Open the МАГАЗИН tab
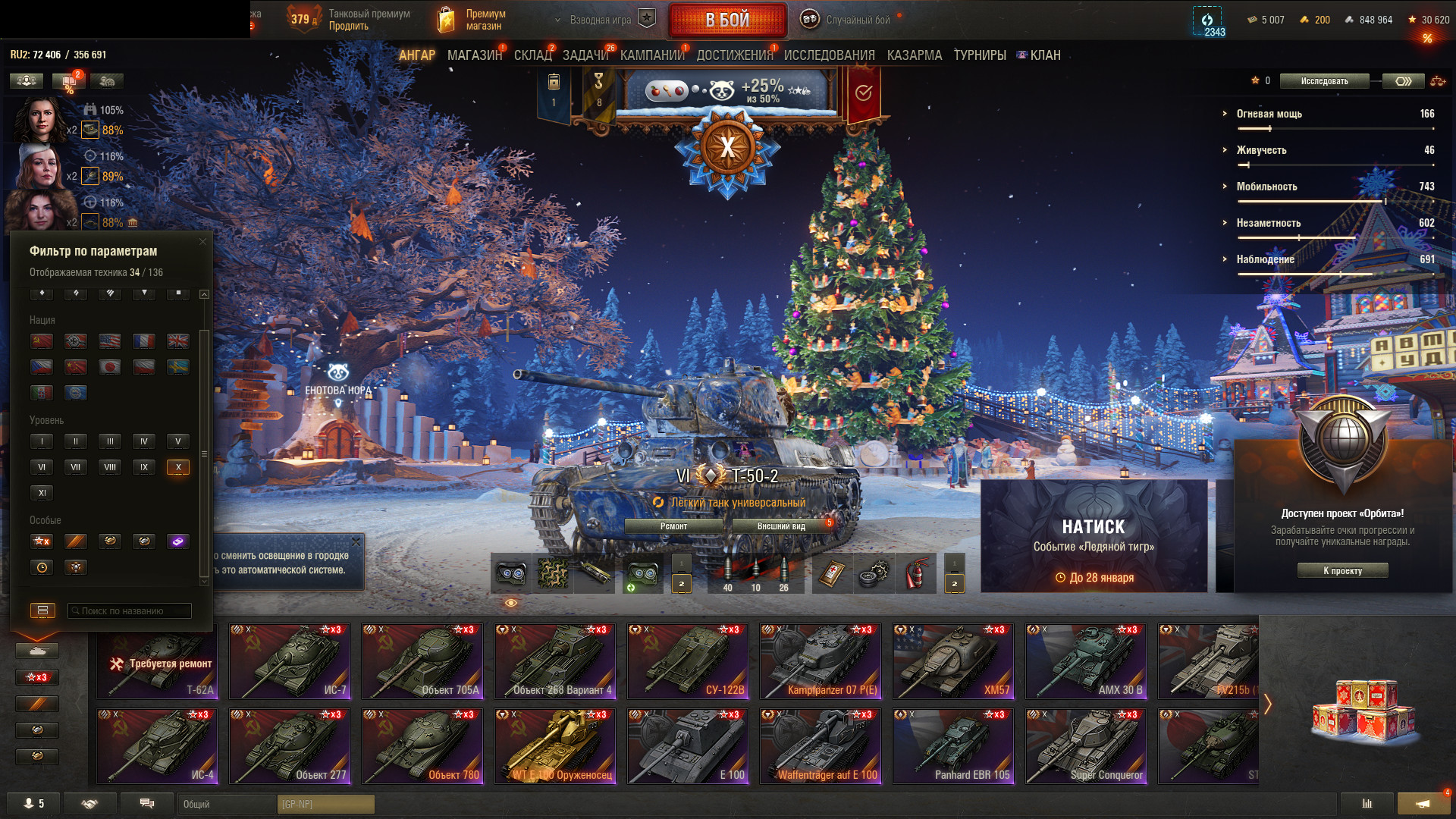Viewport: 1456px width, 819px height. (x=474, y=55)
